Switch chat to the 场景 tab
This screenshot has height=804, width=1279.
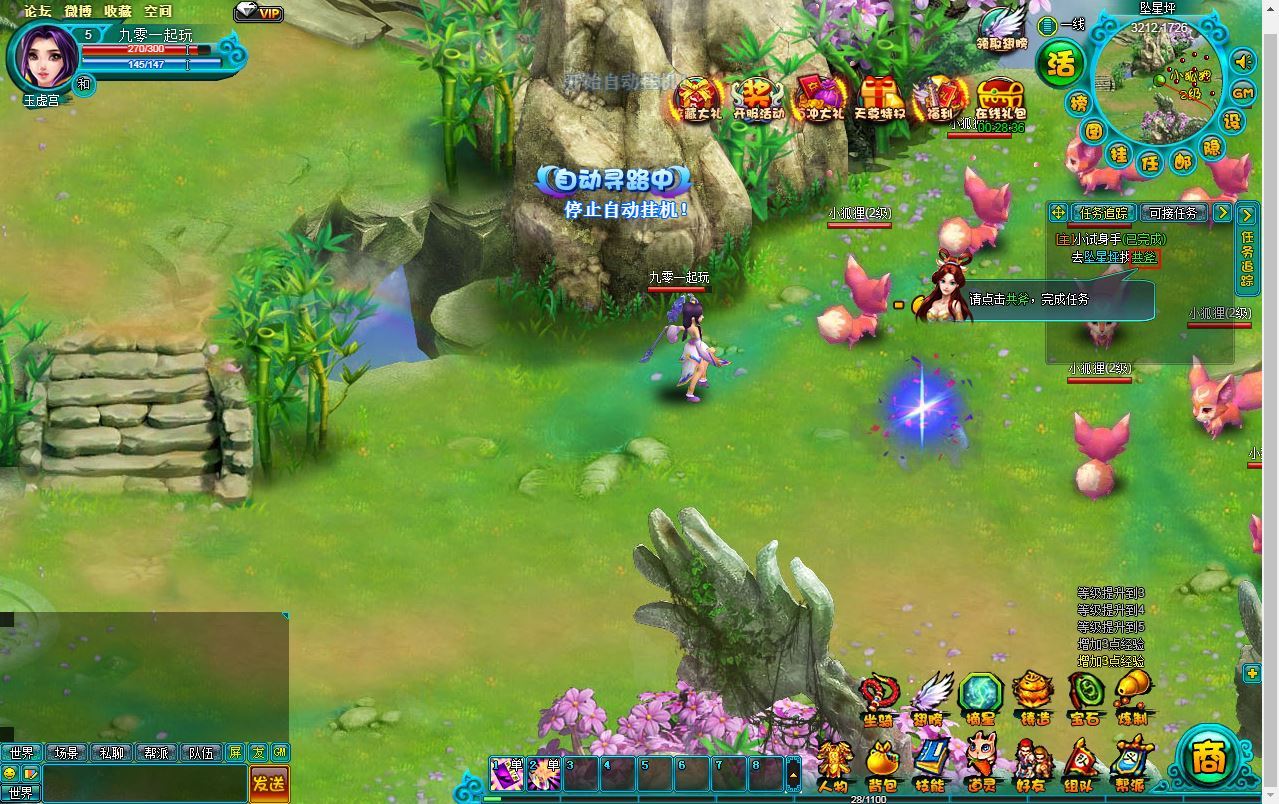[67, 753]
